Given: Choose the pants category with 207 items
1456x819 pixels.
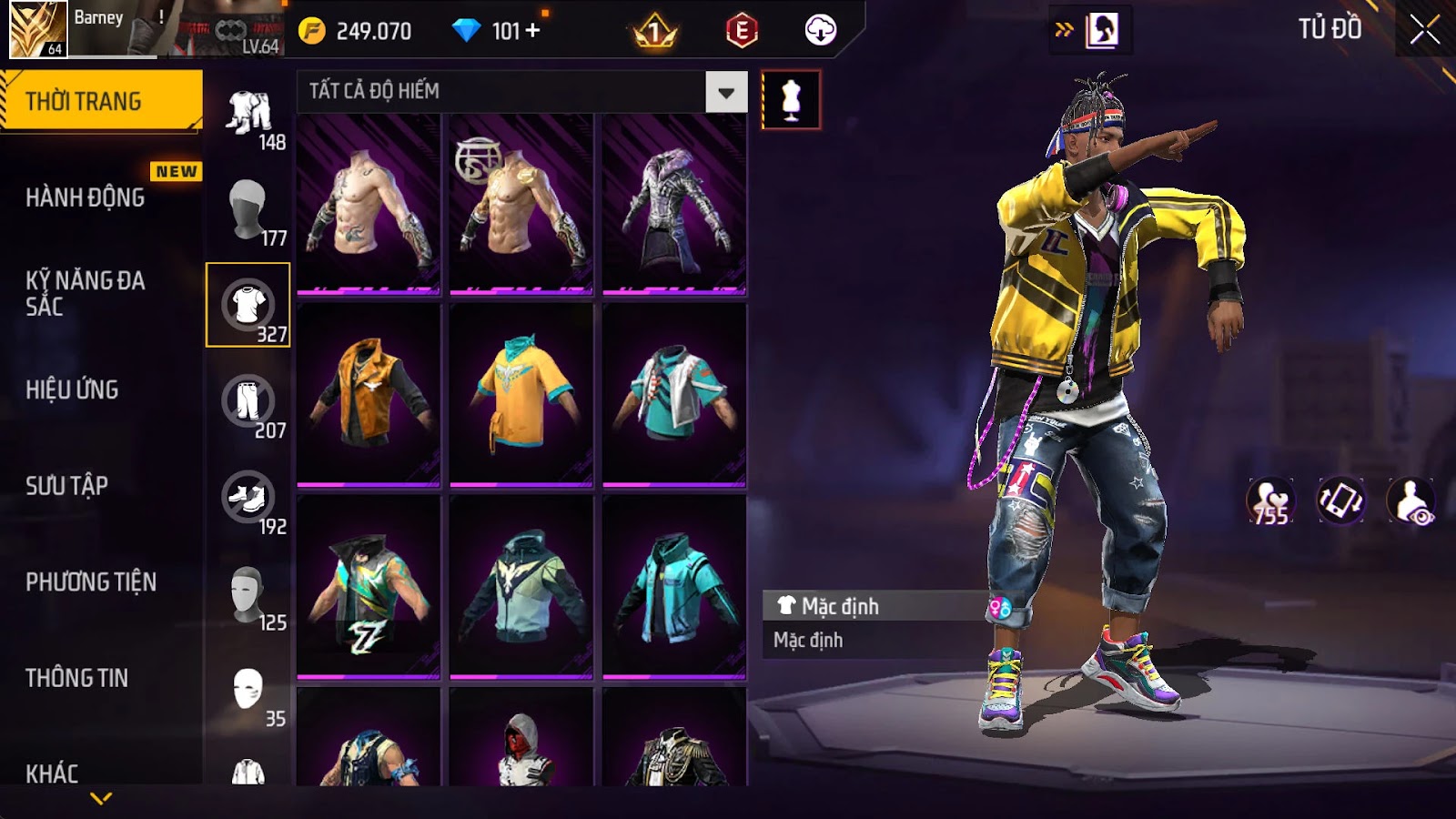Looking at the screenshot, I should pyautogui.click(x=248, y=401).
